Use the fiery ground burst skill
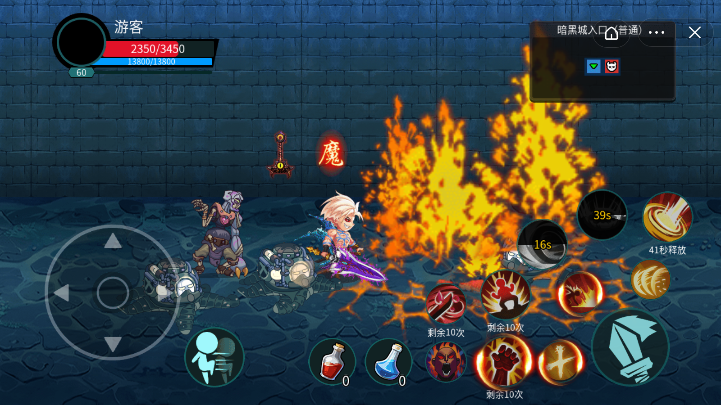Viewport: 721px width, 405px height. pyautogui.click(x=578, y=292)
